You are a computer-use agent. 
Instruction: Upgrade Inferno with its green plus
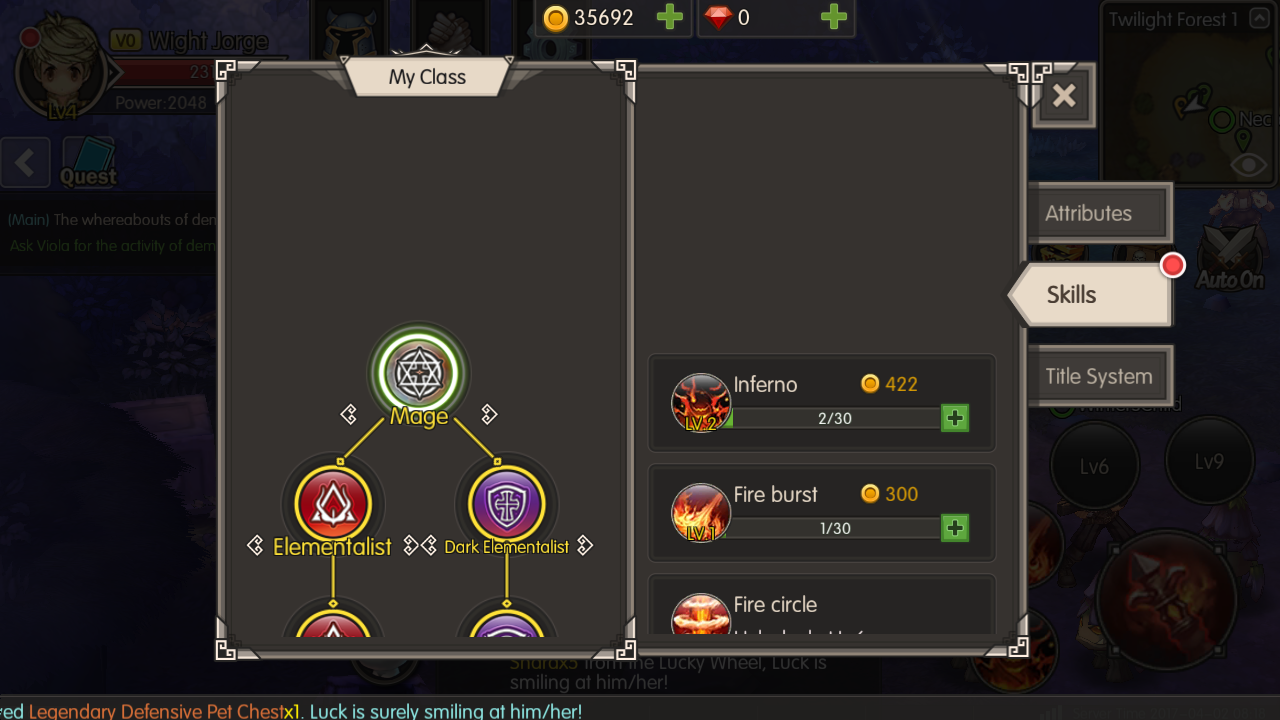click(955, 418)
